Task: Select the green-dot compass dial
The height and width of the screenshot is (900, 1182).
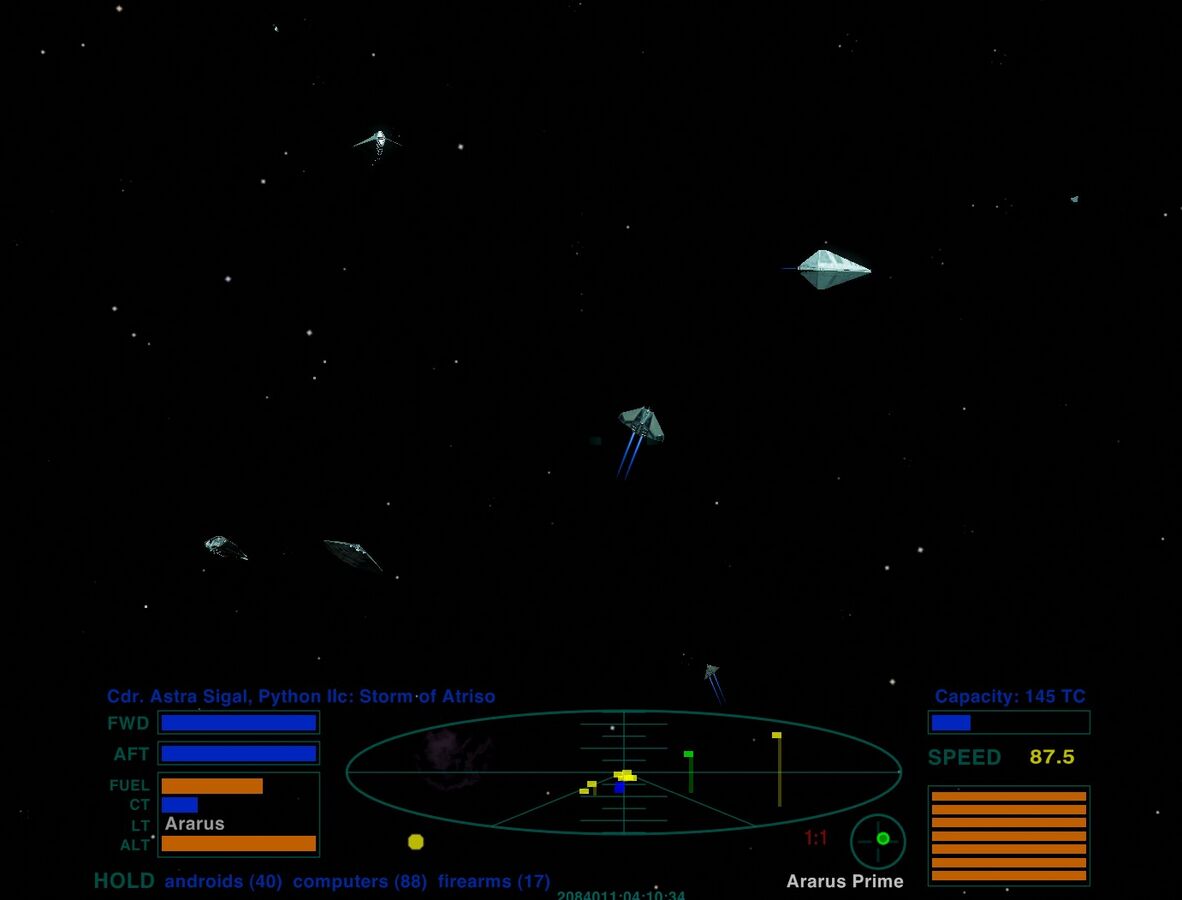Action: click(878, 841)
